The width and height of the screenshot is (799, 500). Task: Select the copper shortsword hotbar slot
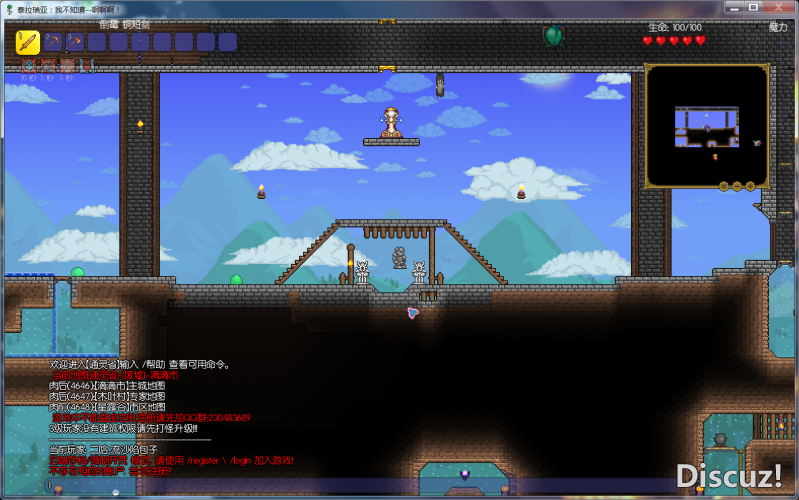pos(27,42)
